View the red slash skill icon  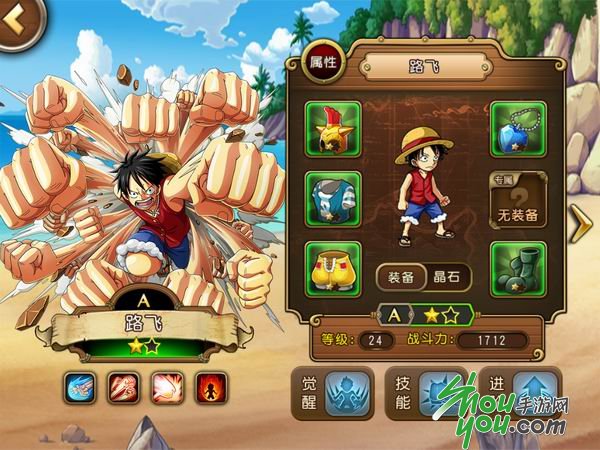[122, 386]
